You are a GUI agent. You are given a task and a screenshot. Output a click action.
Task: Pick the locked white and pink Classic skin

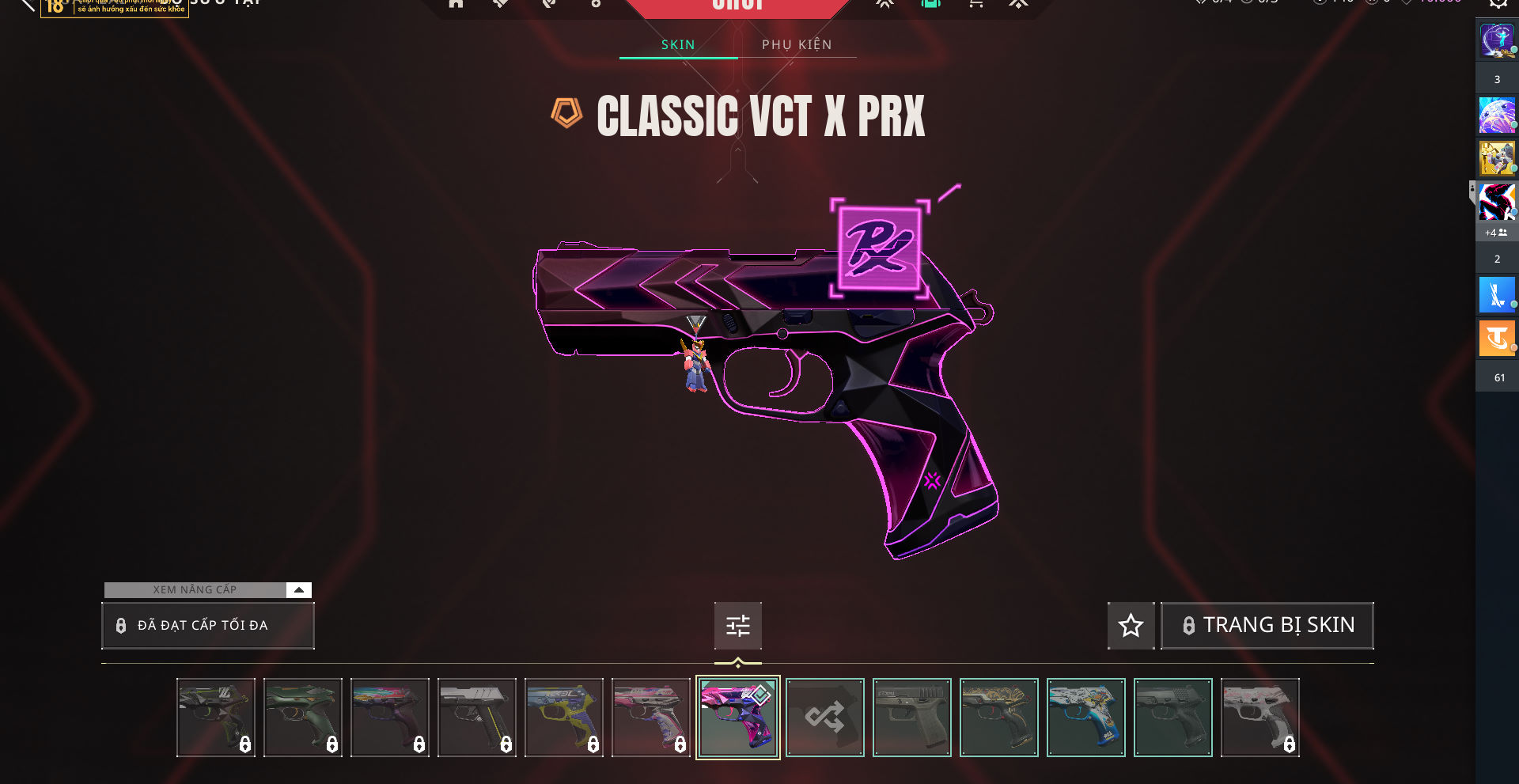[x=1260, y=718]
